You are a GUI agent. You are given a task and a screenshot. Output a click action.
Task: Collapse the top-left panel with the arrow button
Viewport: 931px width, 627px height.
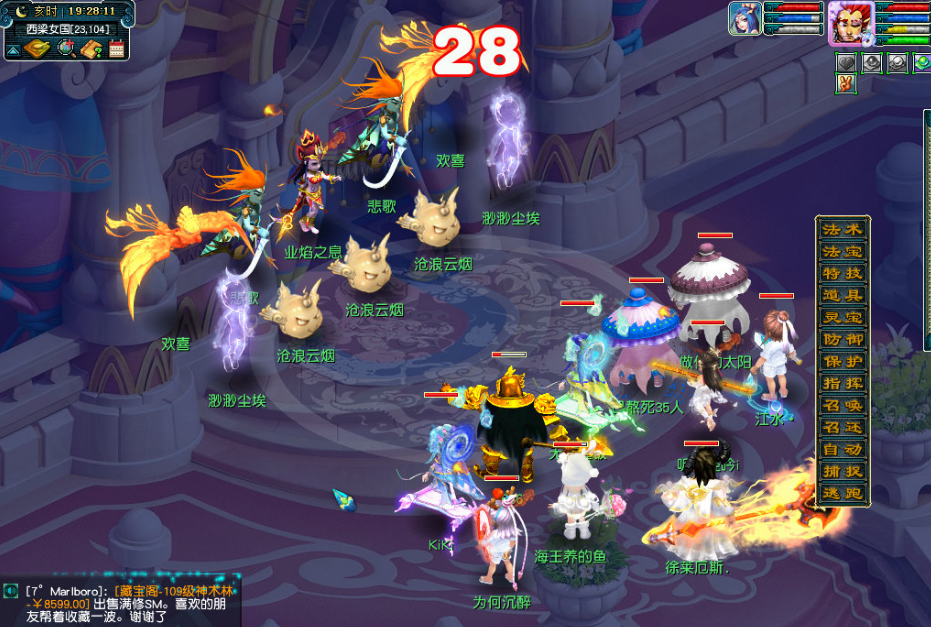14,49
